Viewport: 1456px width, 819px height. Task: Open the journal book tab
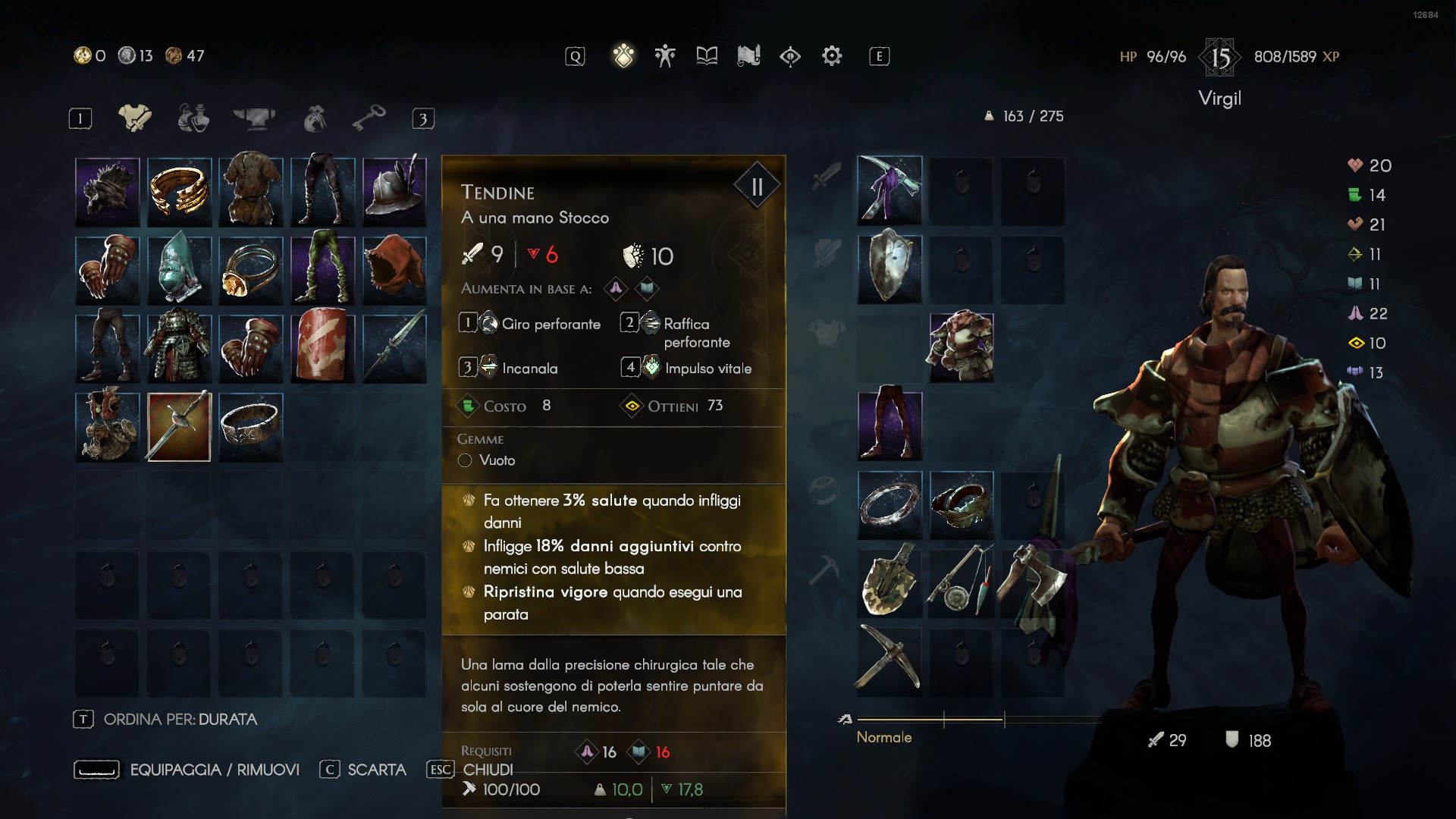707,56
